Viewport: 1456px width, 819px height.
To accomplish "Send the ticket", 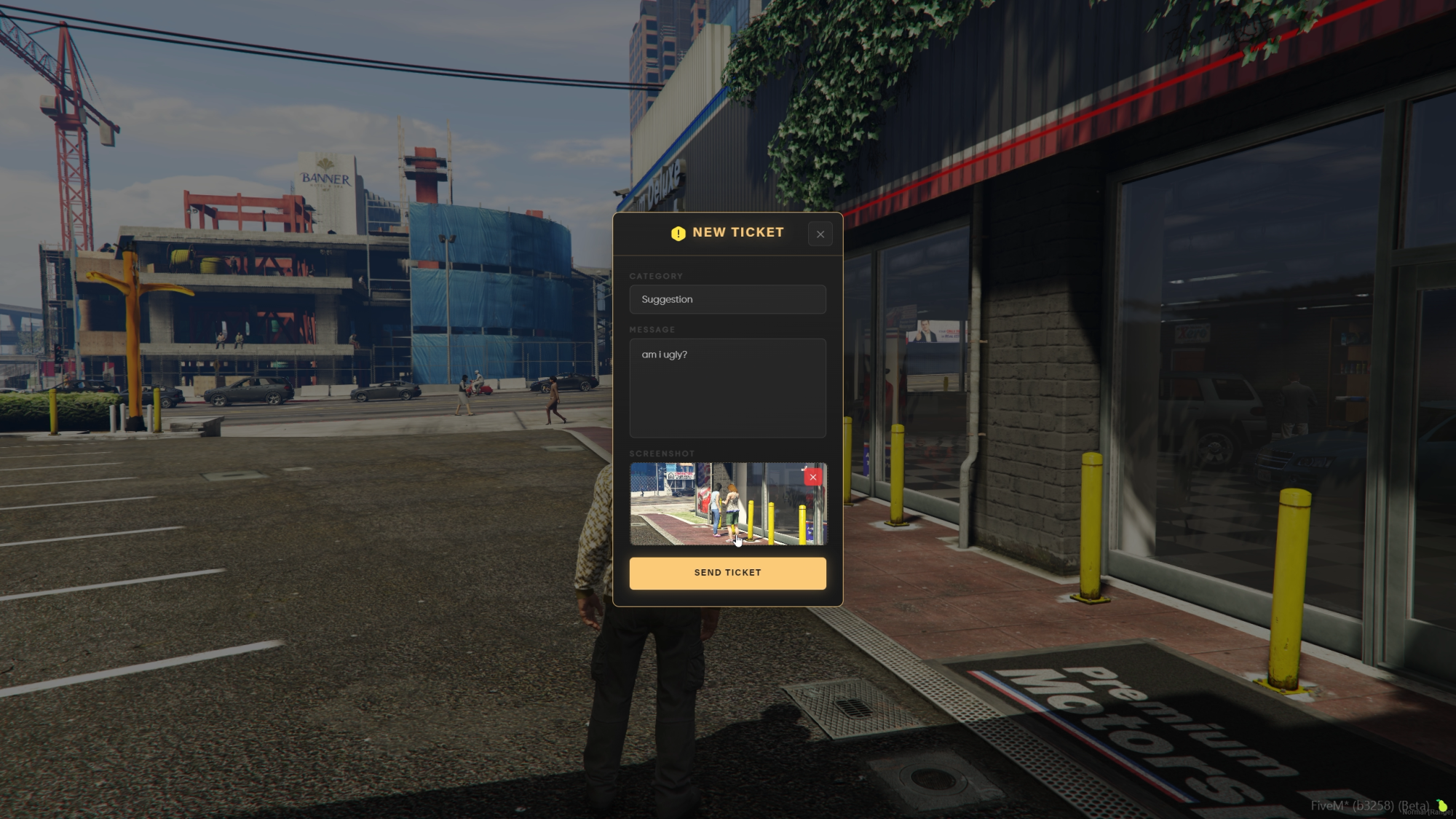I will (727, 573).
